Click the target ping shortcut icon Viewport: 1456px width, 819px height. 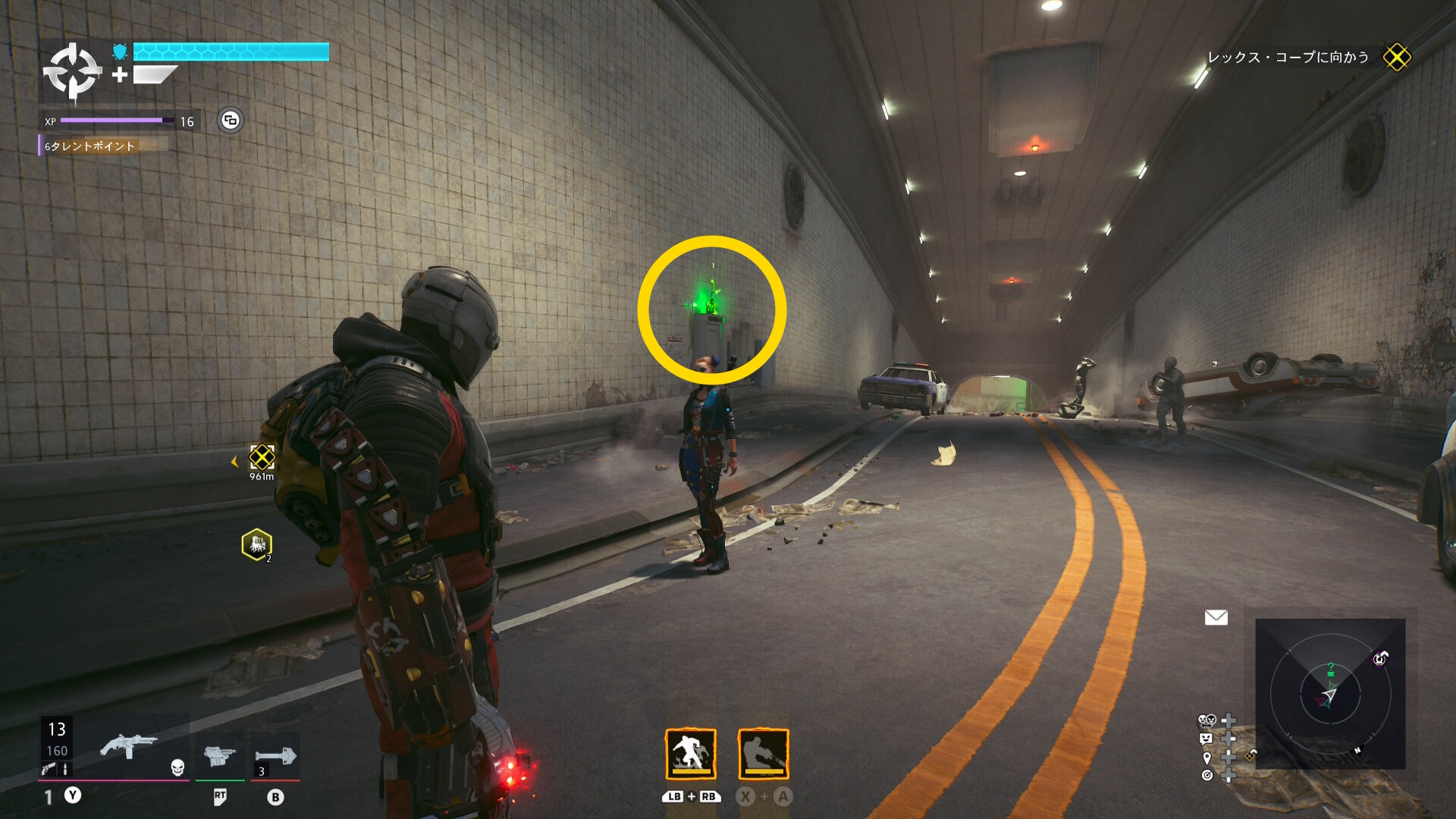[x=1207, y=775]
